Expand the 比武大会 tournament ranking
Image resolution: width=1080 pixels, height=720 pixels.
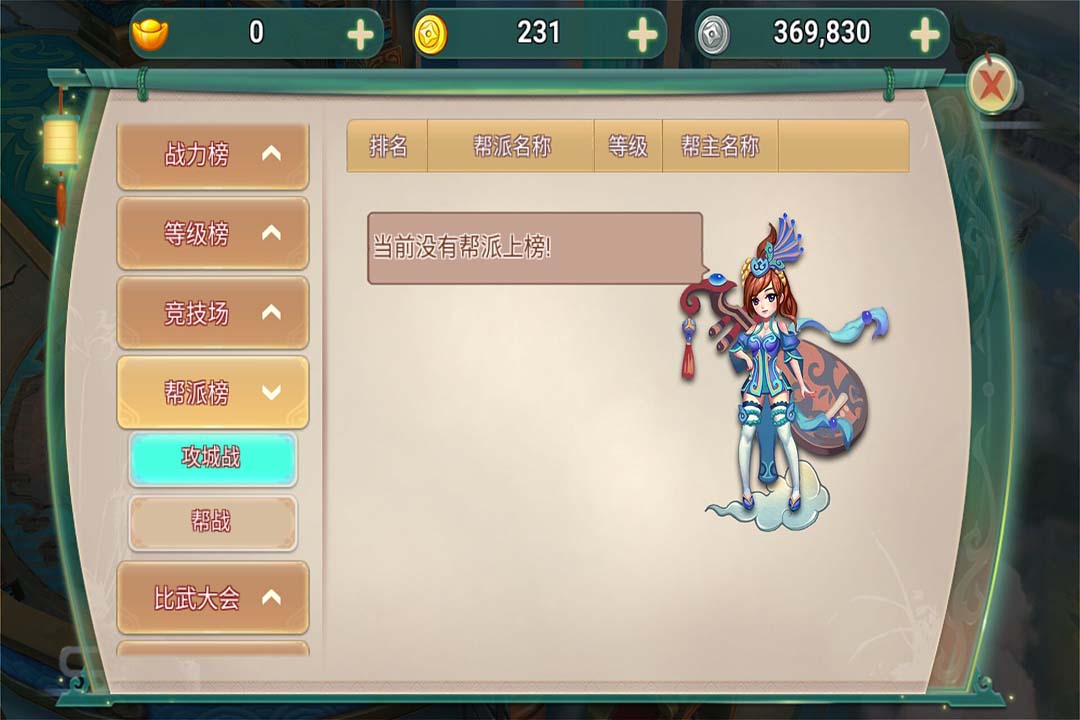click(212, 598)
